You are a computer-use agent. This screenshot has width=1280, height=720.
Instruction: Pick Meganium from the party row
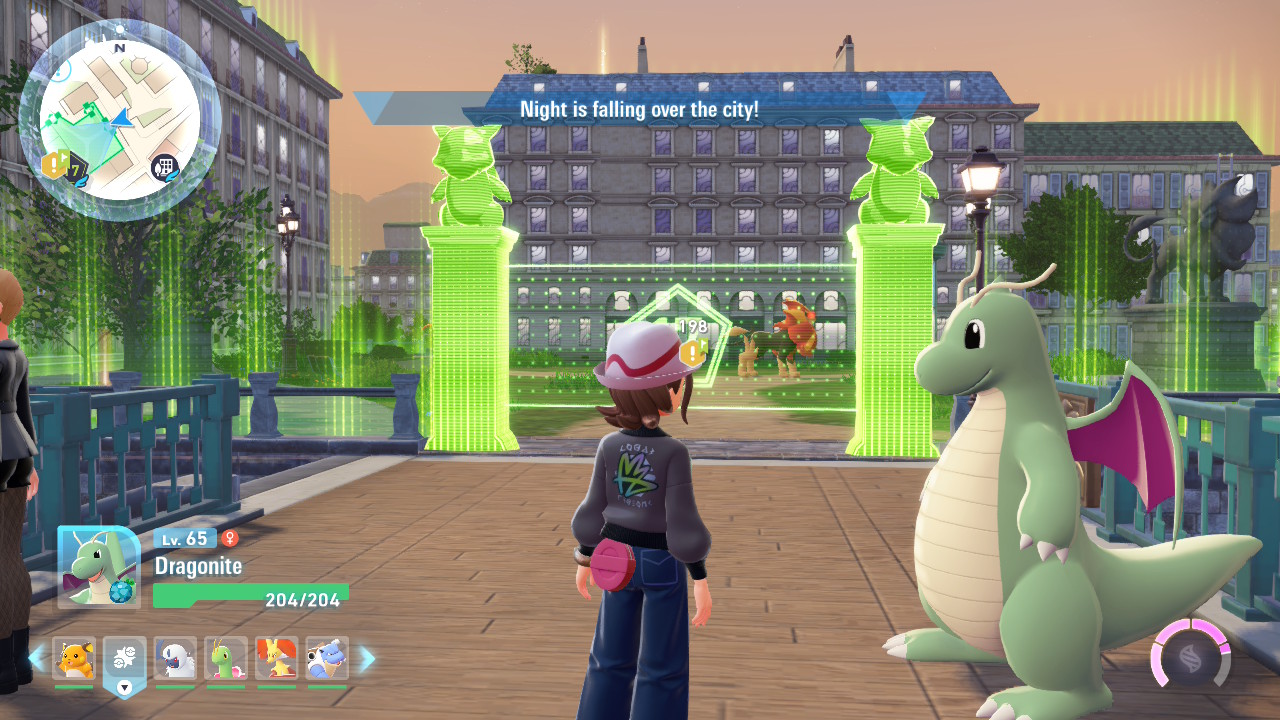tap(226, 659)
